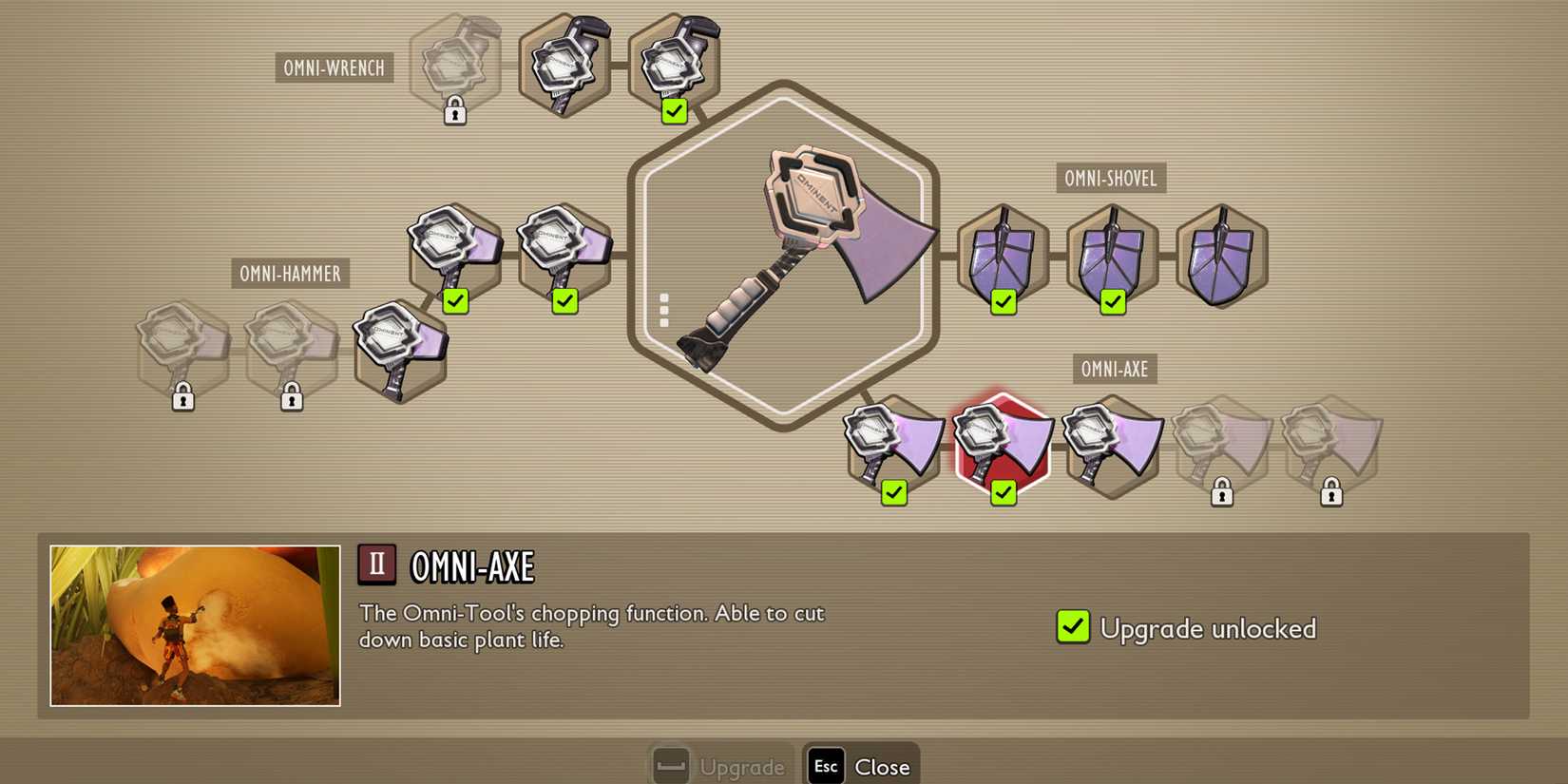Image resolution: width=1568 pixels, height=784 pixels.
Task: Click the OMNI-SHOVEL category label
Action: click(1110, 178)
